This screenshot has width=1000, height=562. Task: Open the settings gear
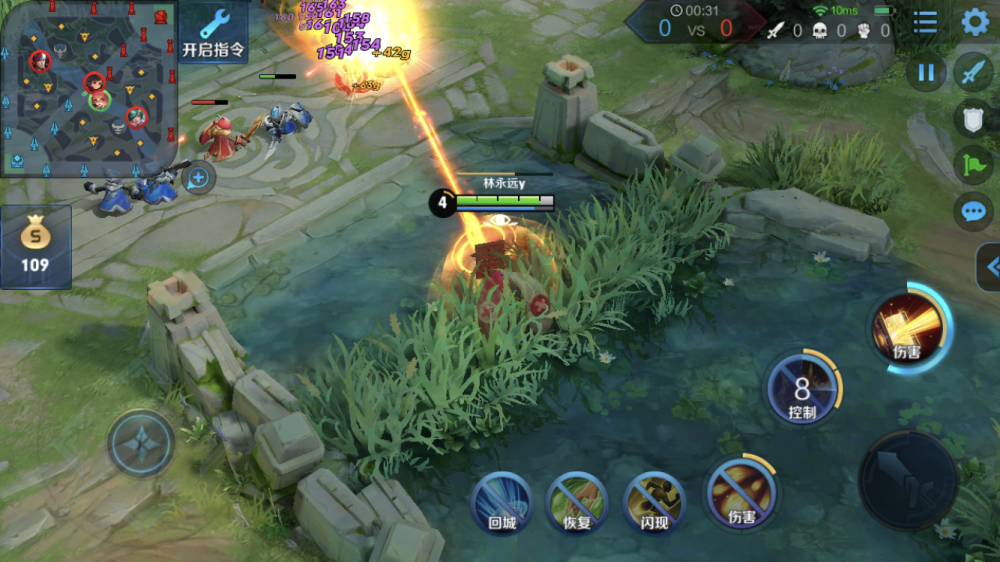[x=974, y=23]
